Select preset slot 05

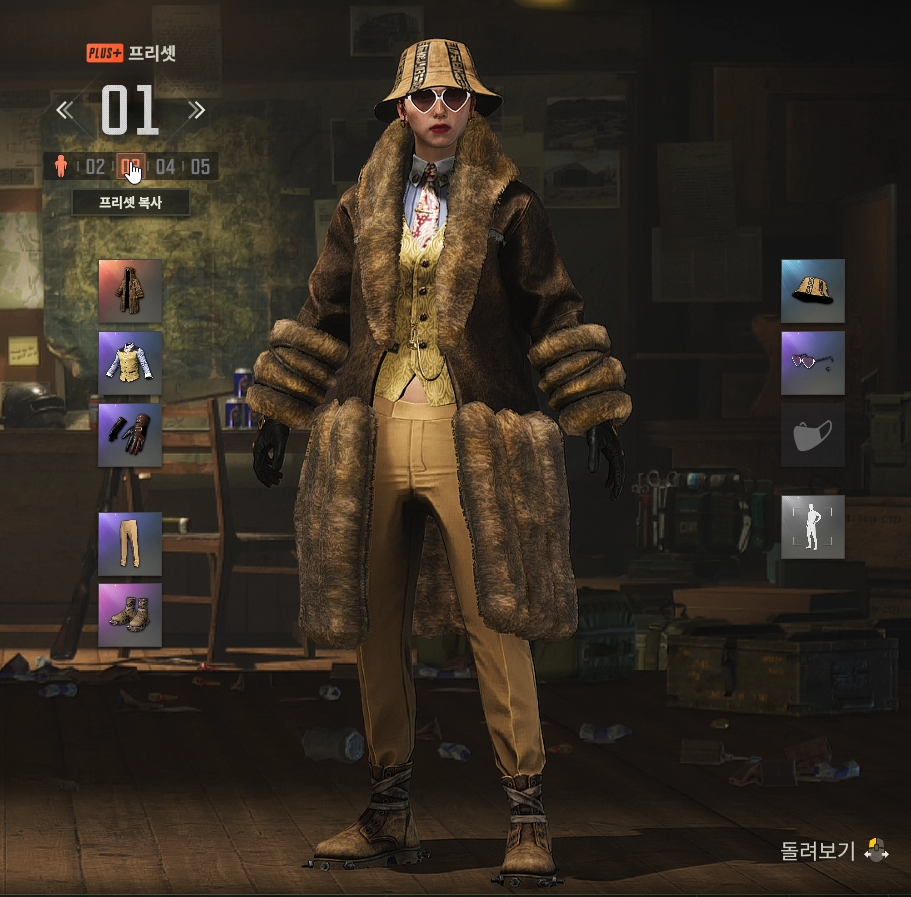point(200,166)
